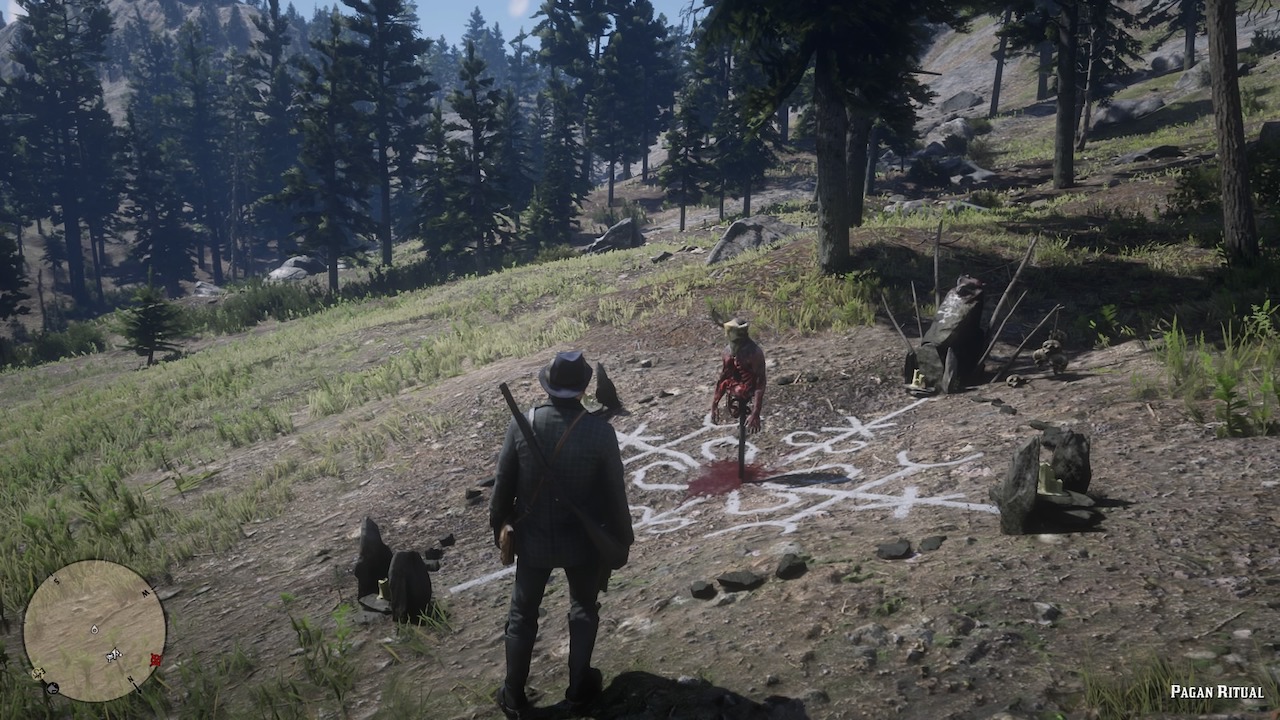Click the N compass letter on the minimap

[x=129, y=680]
